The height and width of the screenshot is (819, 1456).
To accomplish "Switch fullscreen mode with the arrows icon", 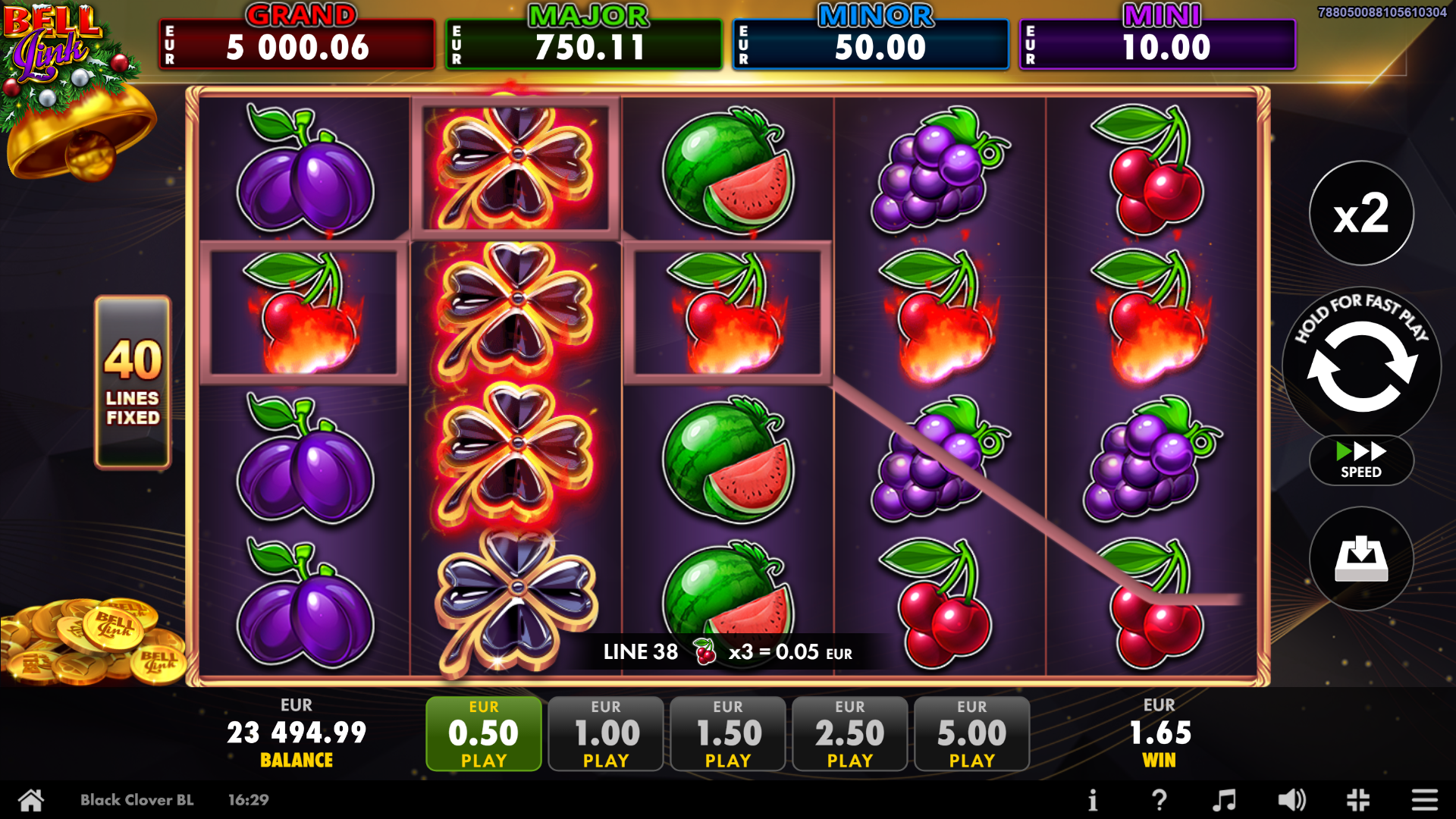I will coord(1358,799).
